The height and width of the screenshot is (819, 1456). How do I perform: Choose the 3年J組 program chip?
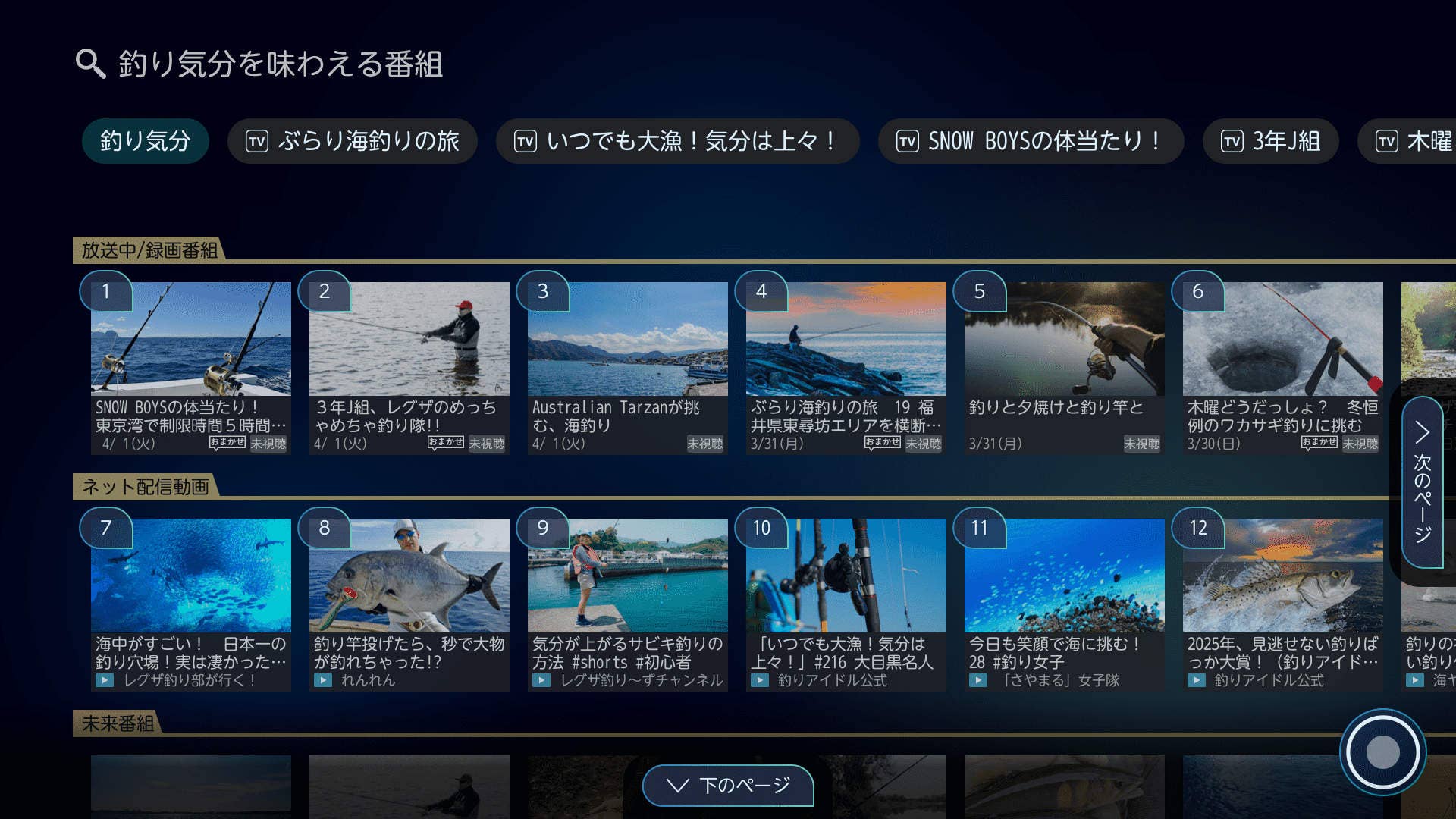(1270, 141)
